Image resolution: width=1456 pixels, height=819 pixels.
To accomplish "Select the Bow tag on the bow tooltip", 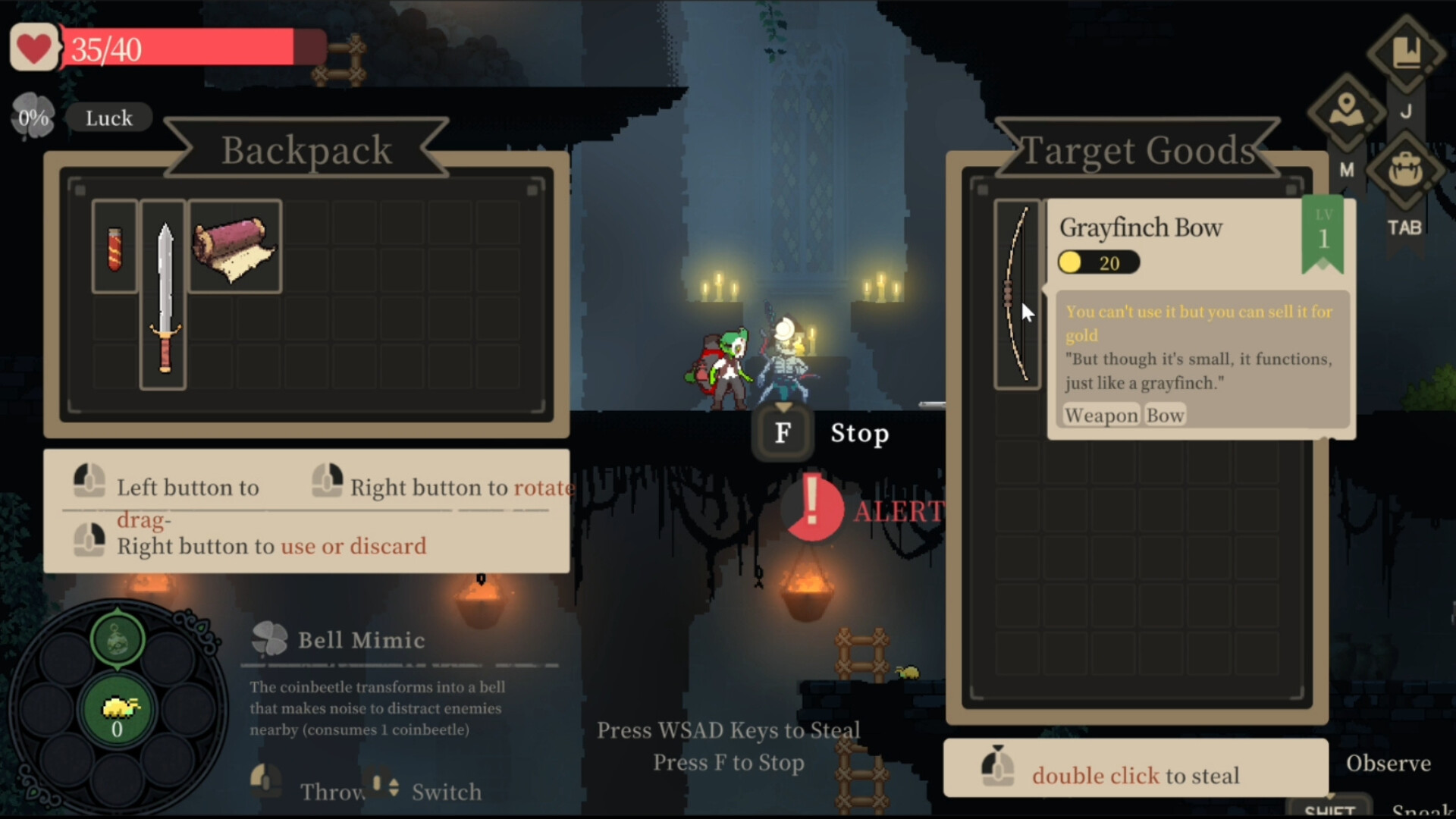I will tap(1165, 415).
